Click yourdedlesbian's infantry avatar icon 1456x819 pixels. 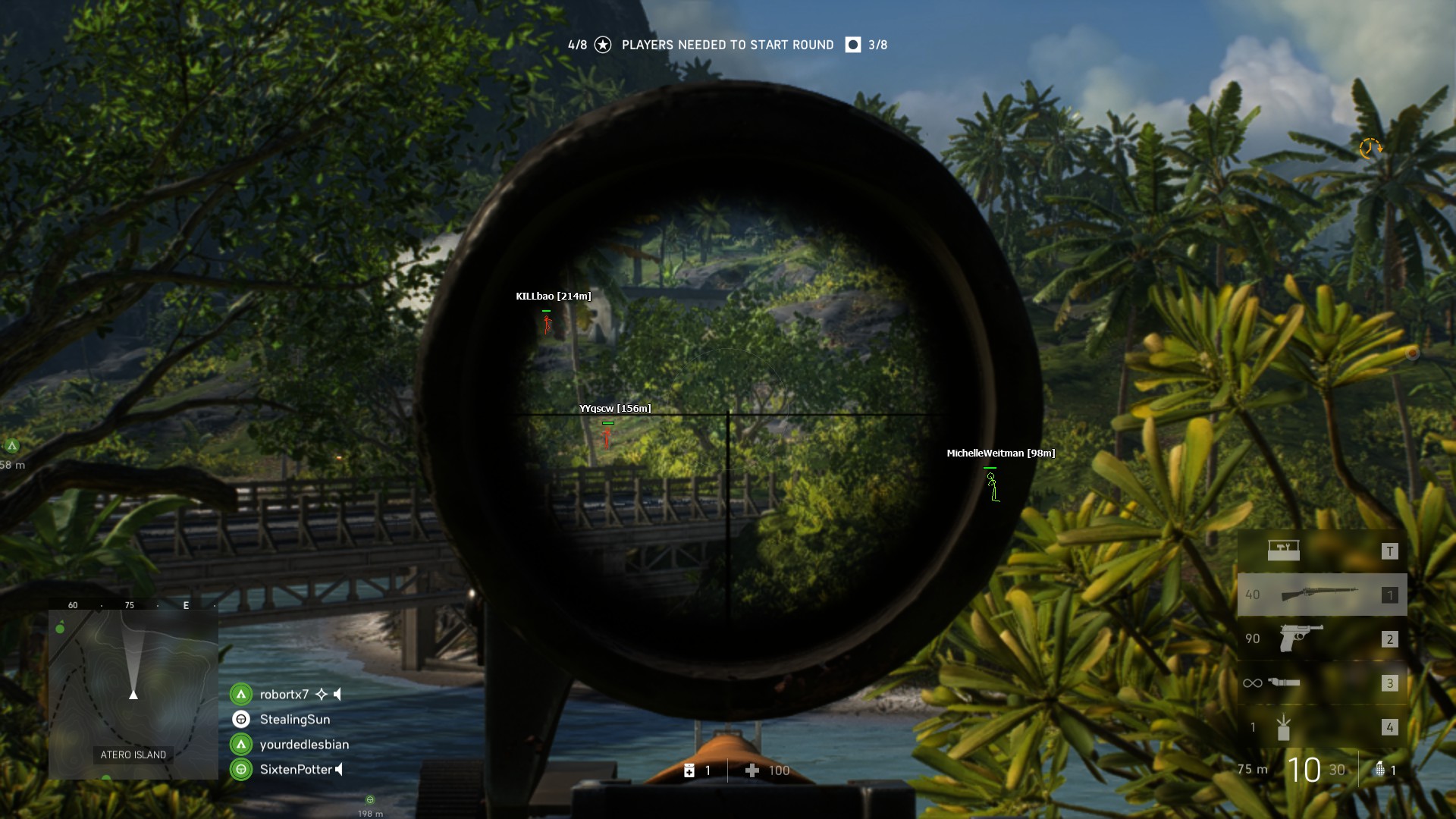click(242, 744)
